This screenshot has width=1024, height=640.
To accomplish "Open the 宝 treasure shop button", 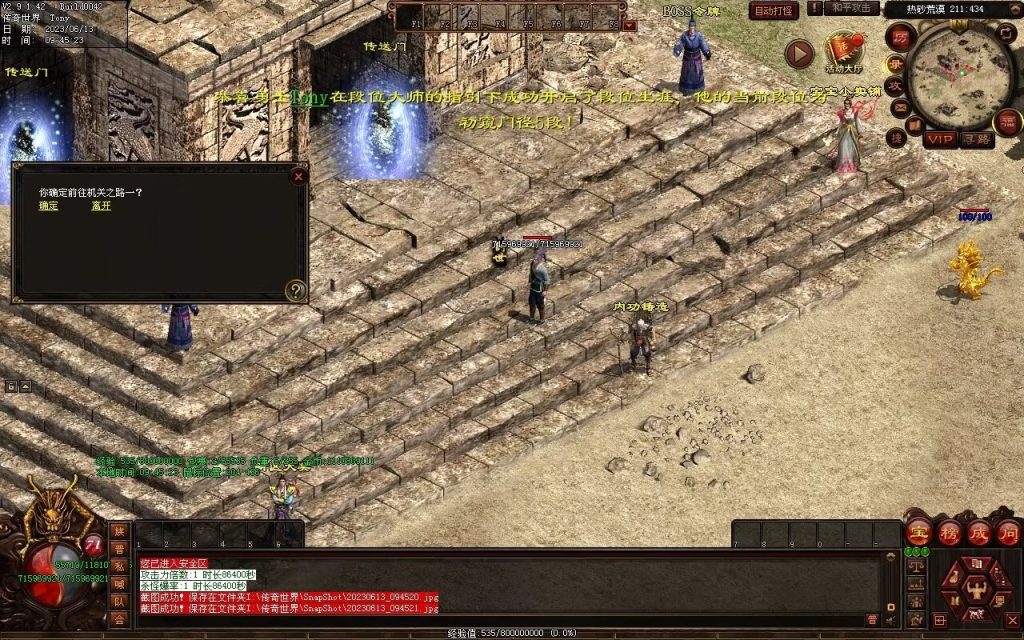I will (x=919, y=533).
